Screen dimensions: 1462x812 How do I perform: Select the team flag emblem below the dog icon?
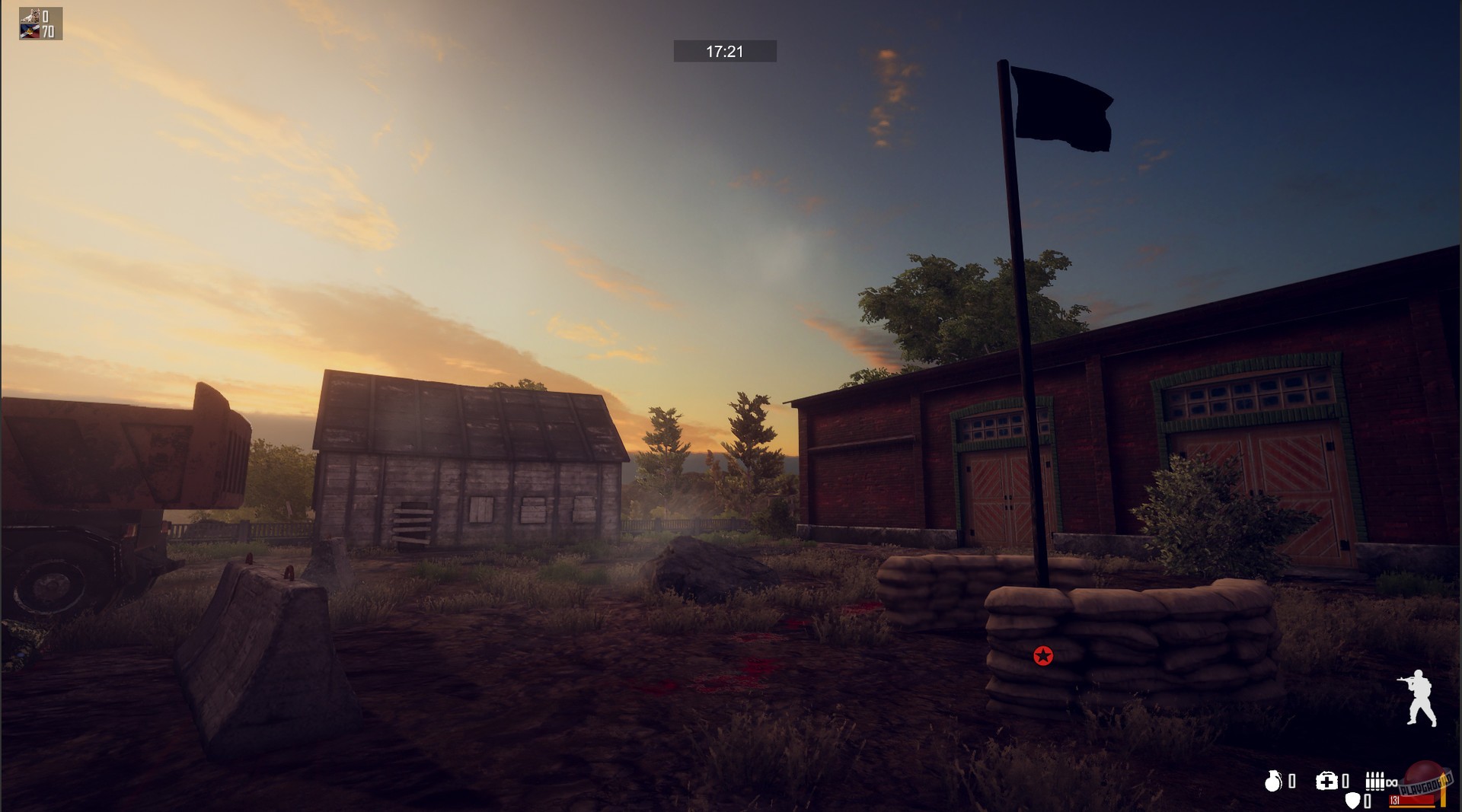[30, 31]
